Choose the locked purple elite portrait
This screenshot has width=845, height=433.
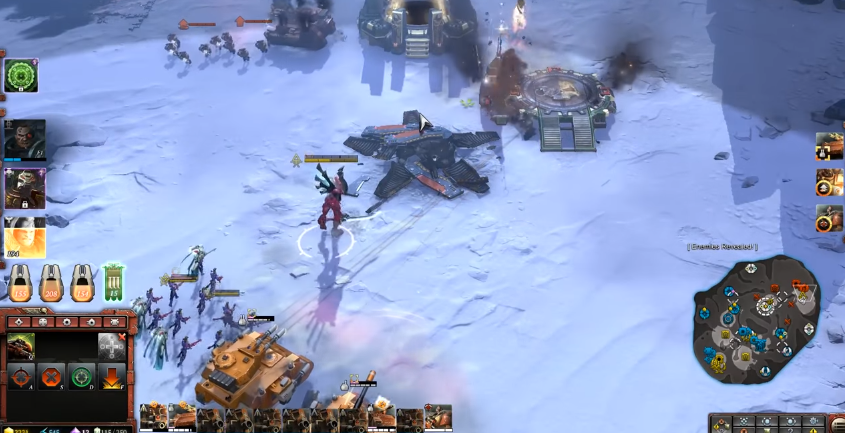click(x=24, y=188)
